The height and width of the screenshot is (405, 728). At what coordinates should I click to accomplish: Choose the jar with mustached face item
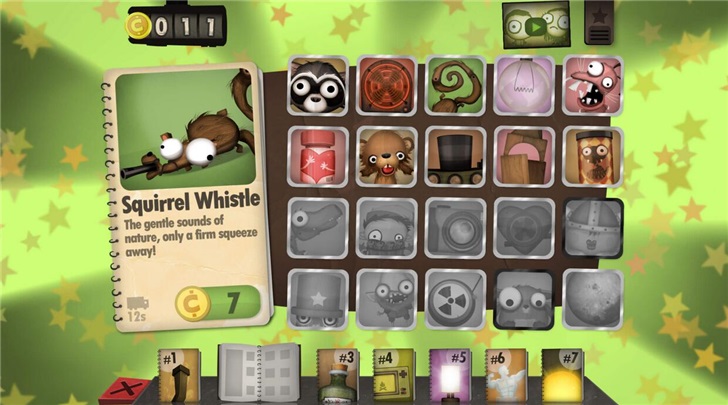coord(593,156)
